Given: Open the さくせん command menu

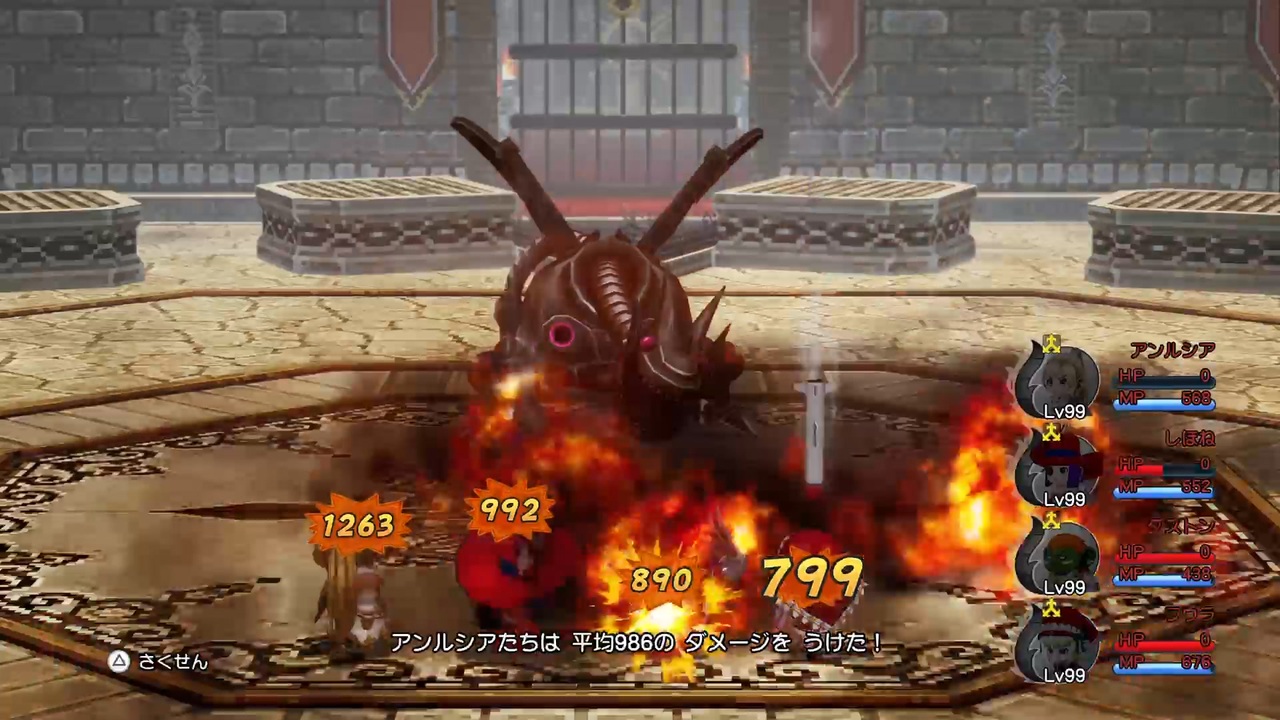Looking at the screenshot, I should click(172, 661).
